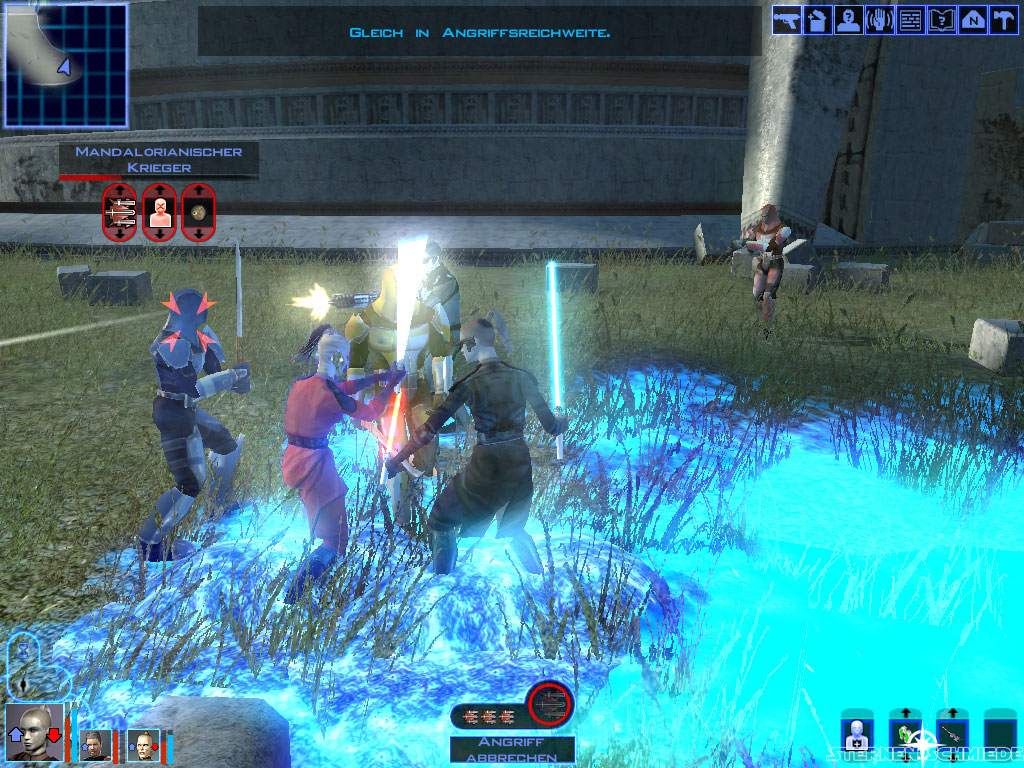Open the map with the N icon
The image size is (1024, 768).
click(971, 20)
